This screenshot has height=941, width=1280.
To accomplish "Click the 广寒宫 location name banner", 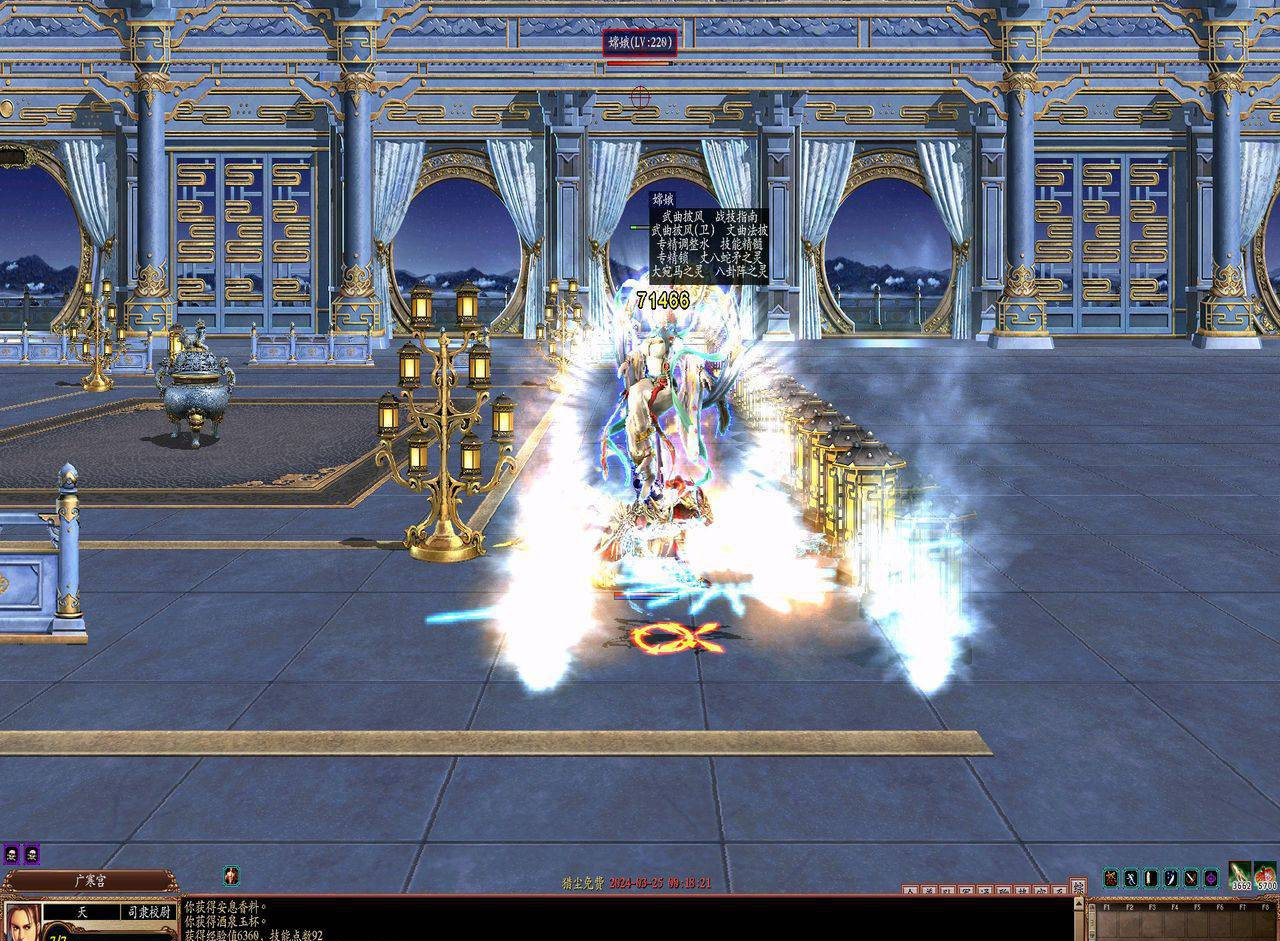I will 90,881.
